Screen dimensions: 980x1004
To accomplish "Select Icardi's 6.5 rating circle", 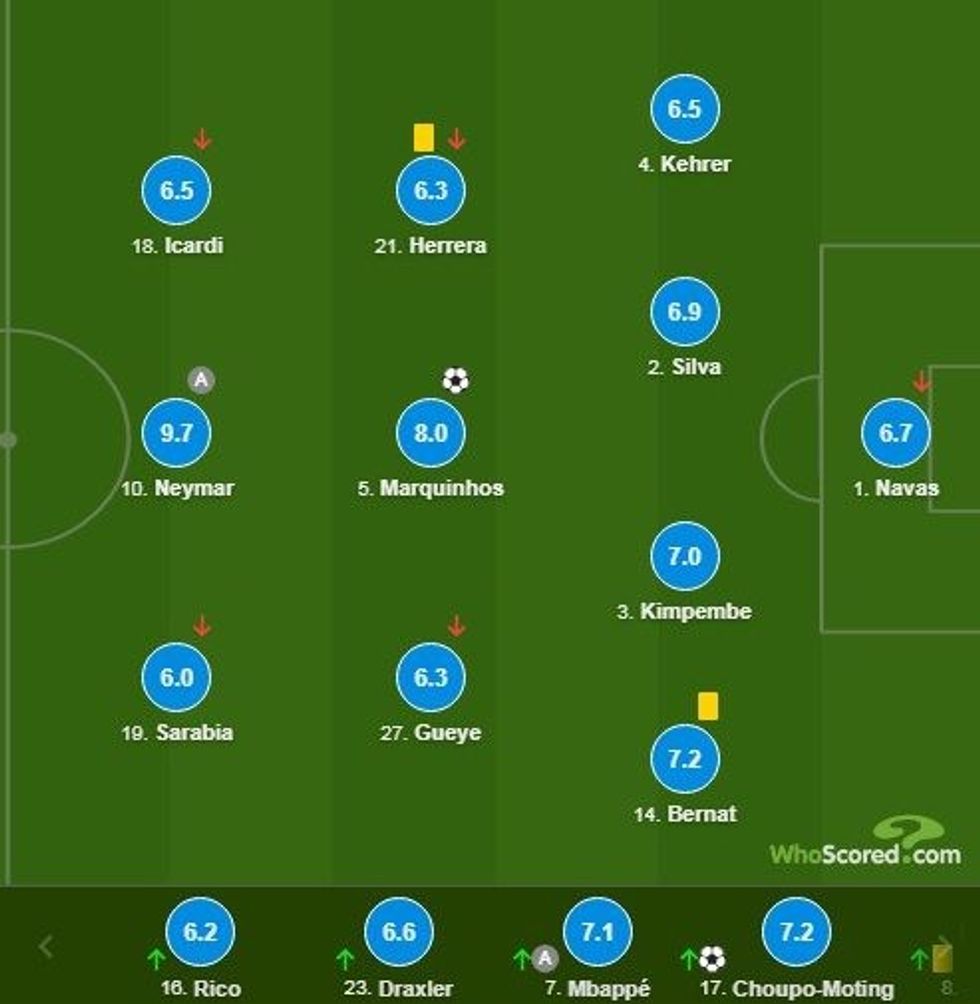I will pyautogui.click(x=176, y=190).
